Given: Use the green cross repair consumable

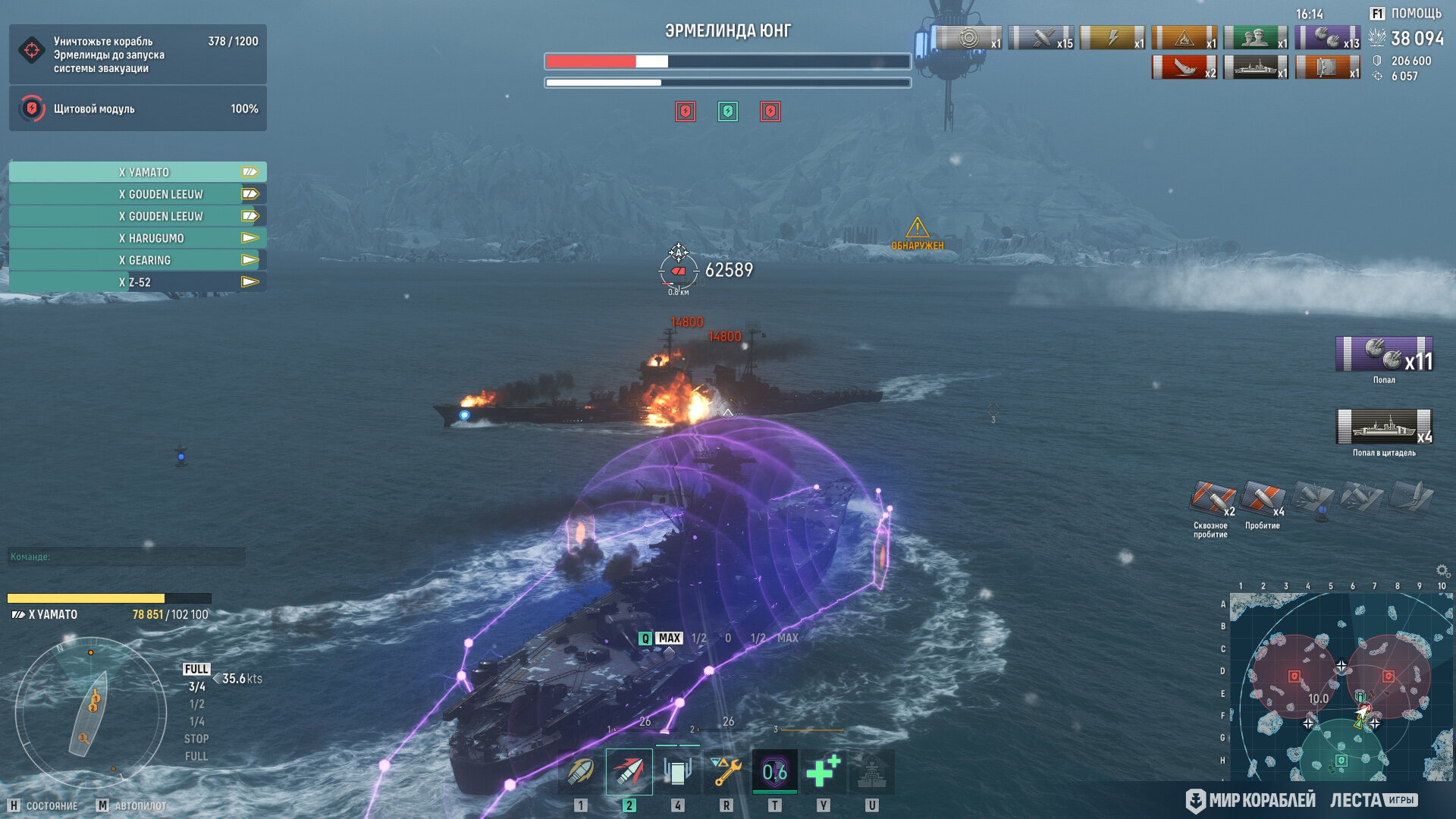Looking at the screenshot, I should click(823, 772).
